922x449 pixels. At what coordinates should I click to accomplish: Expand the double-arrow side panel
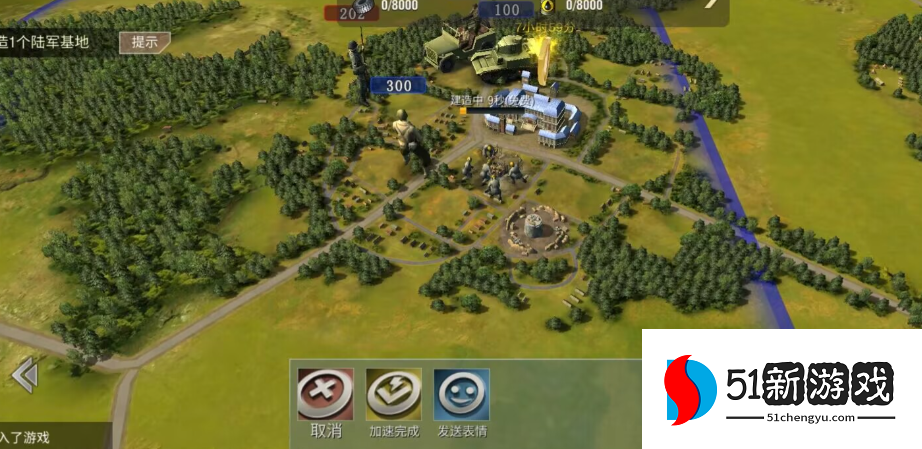click(x=24, y=375)
